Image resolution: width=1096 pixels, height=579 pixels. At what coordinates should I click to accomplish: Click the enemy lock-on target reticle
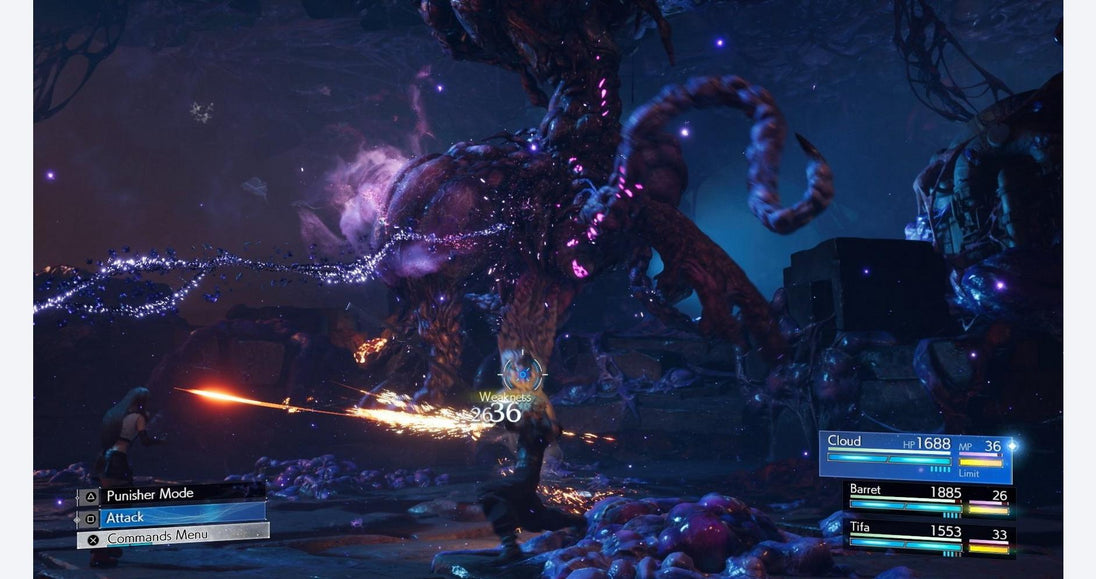click(x=521, y=374)
